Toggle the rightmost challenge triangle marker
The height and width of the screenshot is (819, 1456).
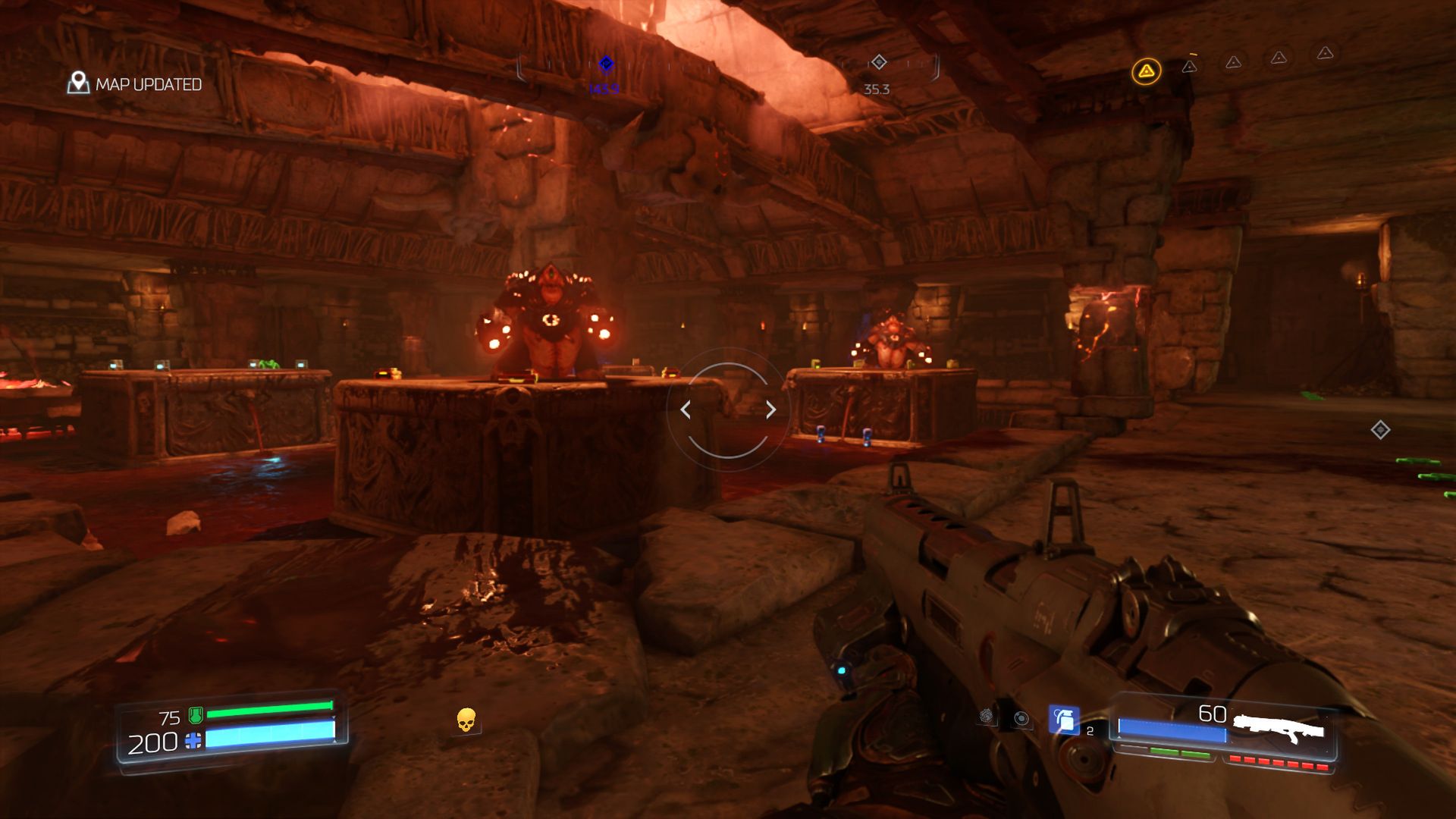coord(1323,53)
